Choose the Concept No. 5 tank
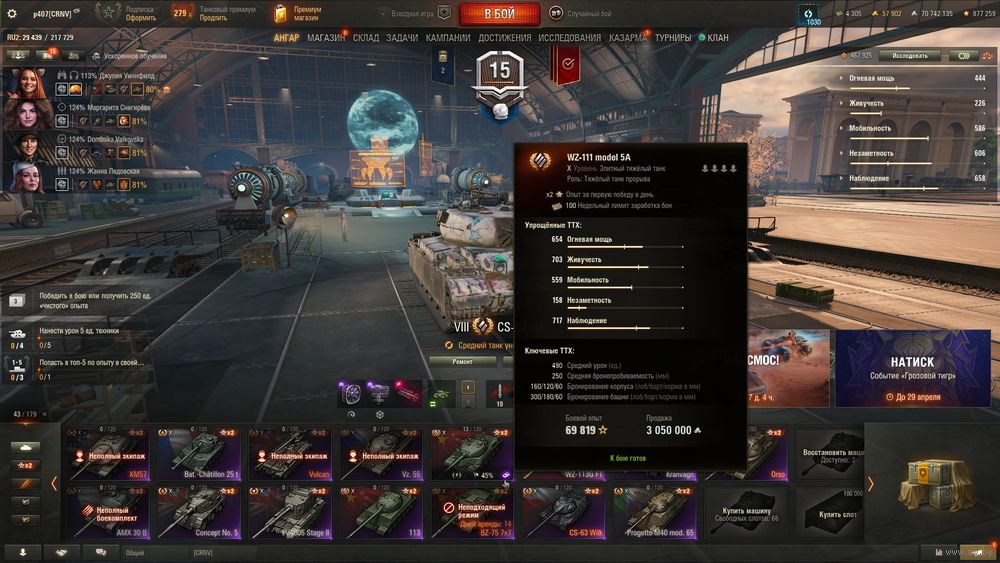 pos(199,511)
